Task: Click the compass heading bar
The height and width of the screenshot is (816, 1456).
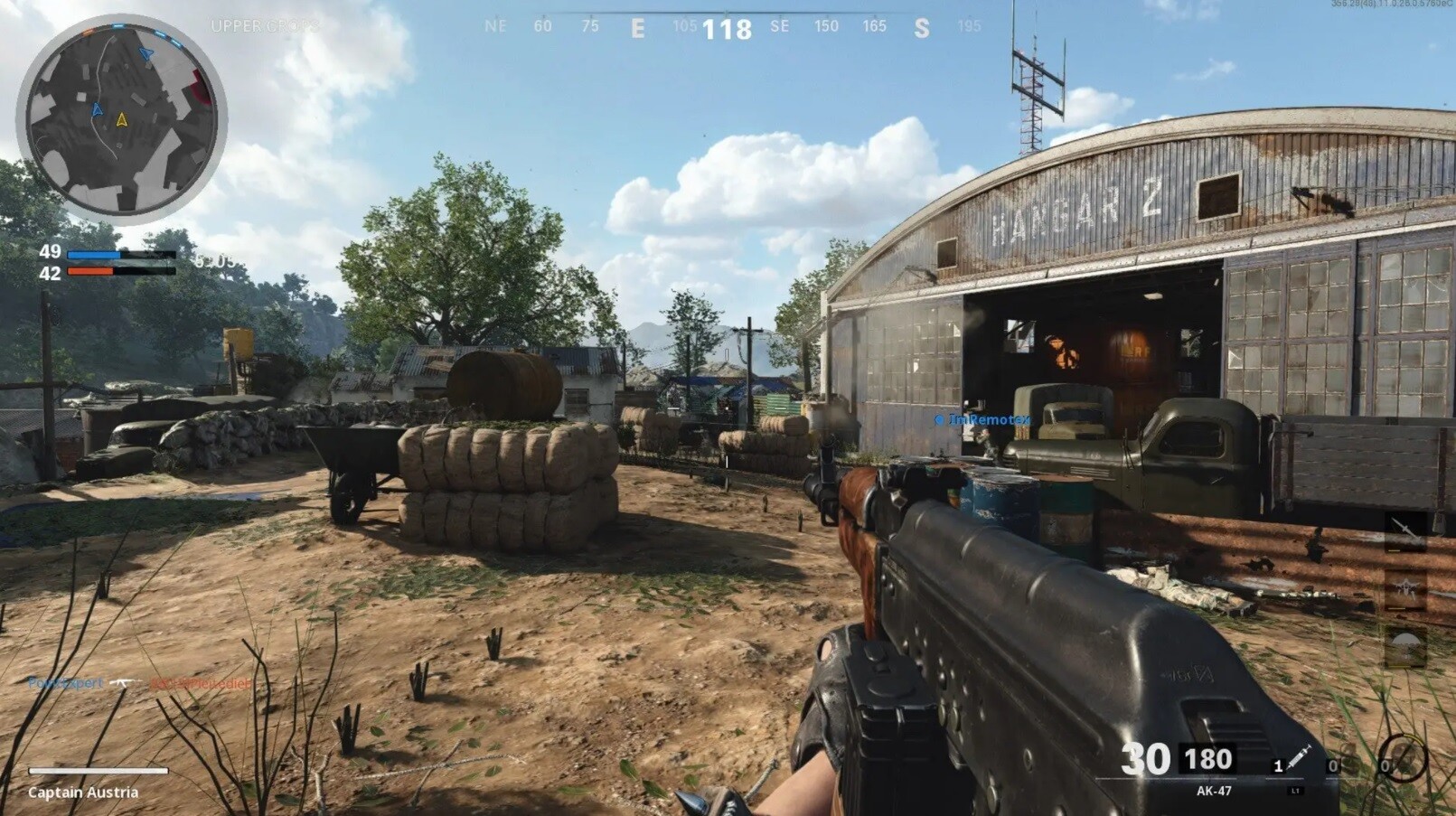Action: pos(728,27)
